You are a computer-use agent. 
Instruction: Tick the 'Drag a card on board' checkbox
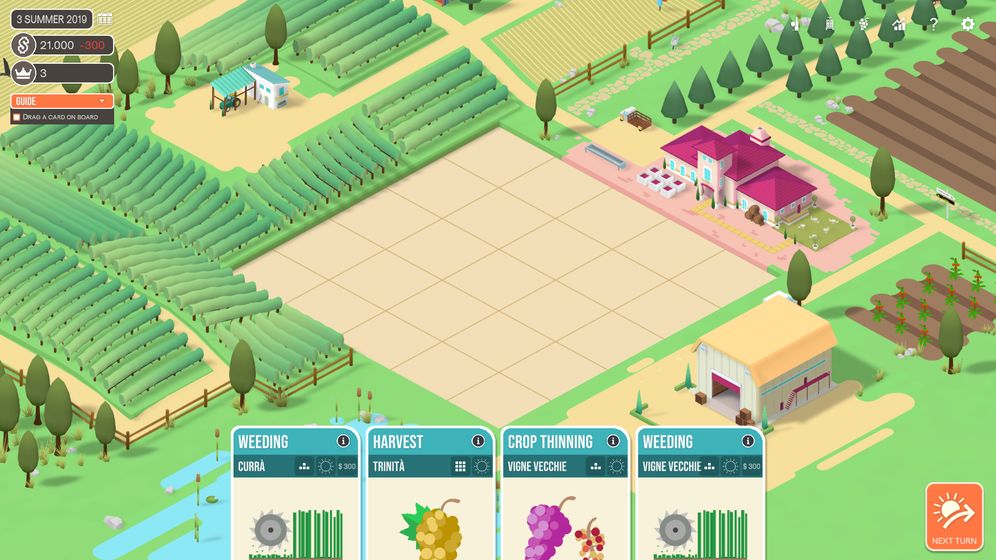point(16,117)
